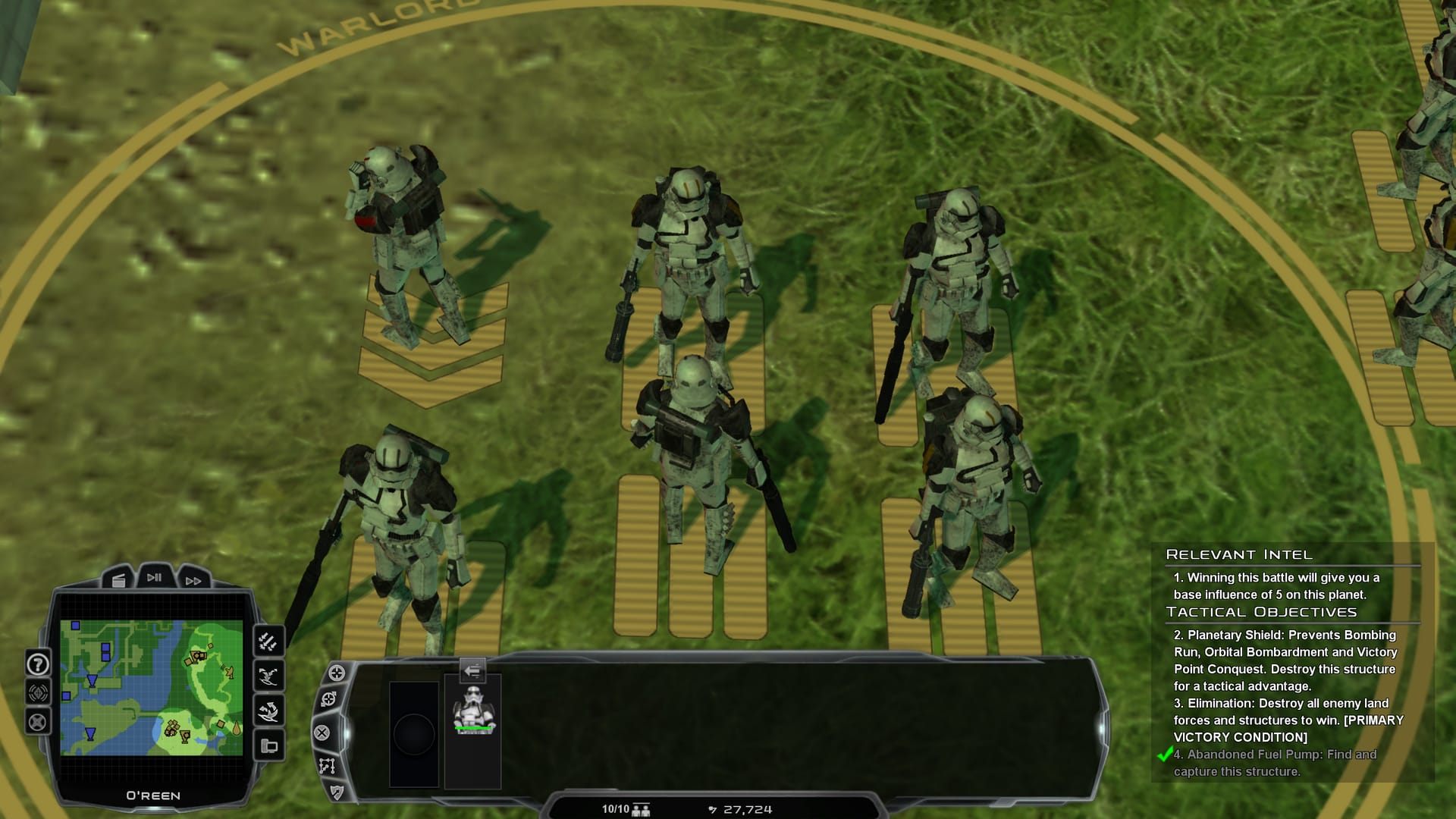Select the stop command X icon

[322, 733]
